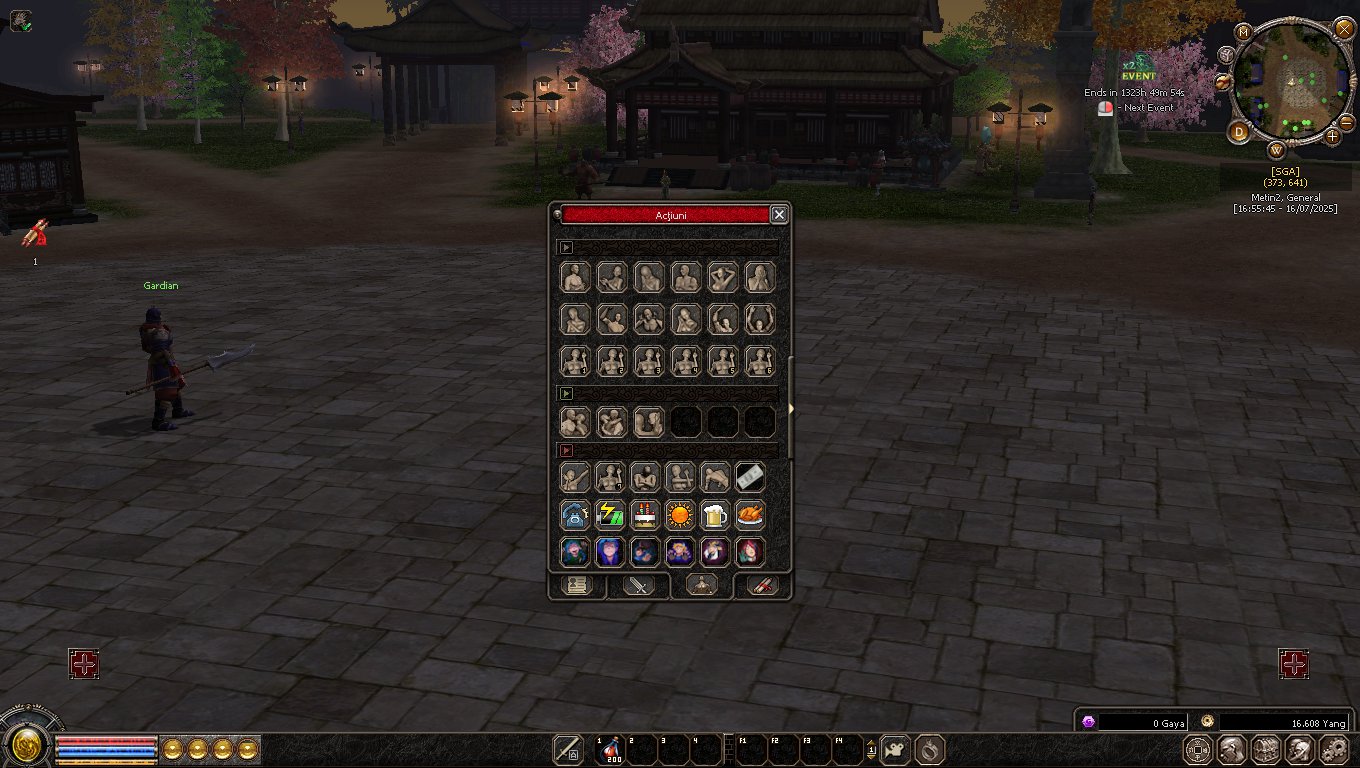Viewport: 1360px width, 768px height.
Task: Select the telephone emote icon
Action: pyautogui.click(x=575, y=515)
